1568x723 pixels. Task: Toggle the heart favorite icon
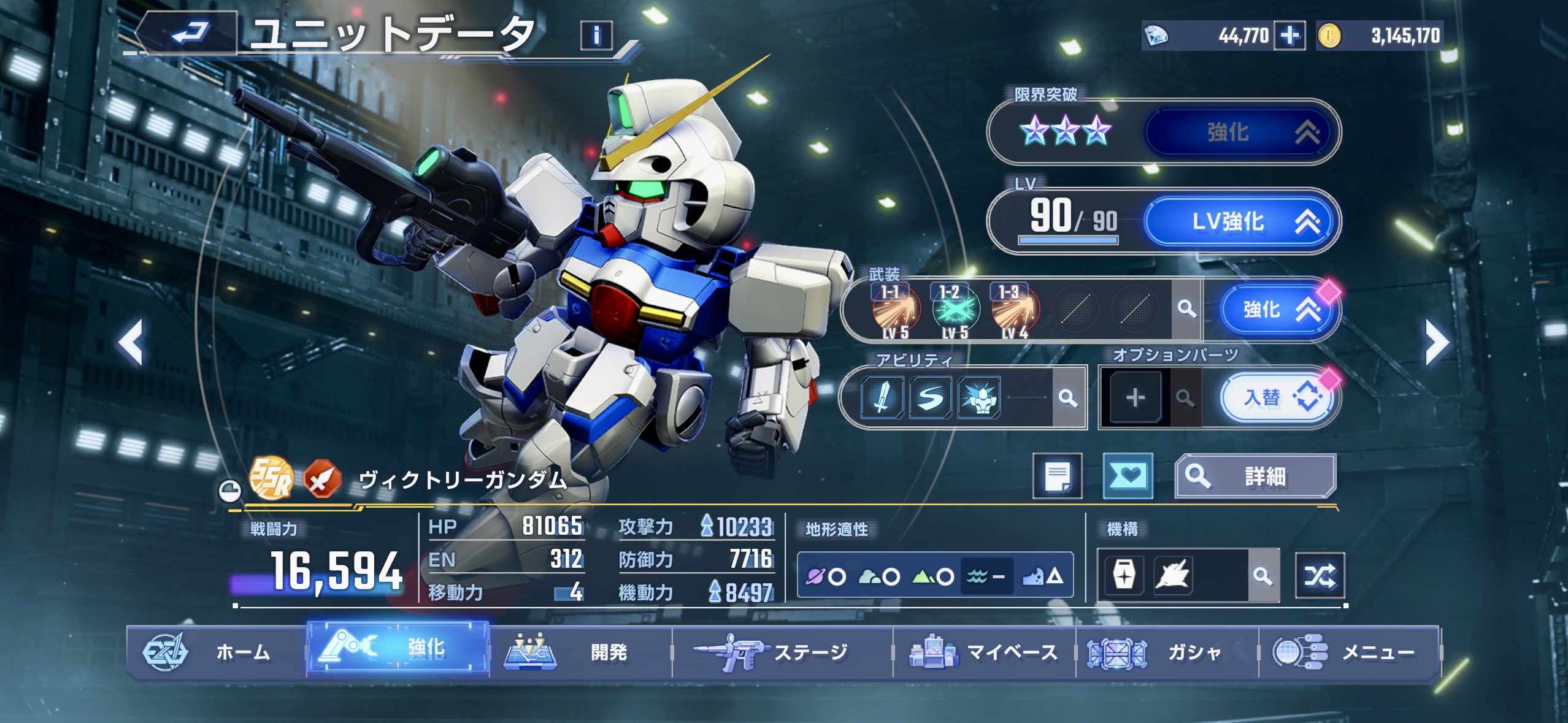[1128, 476]
